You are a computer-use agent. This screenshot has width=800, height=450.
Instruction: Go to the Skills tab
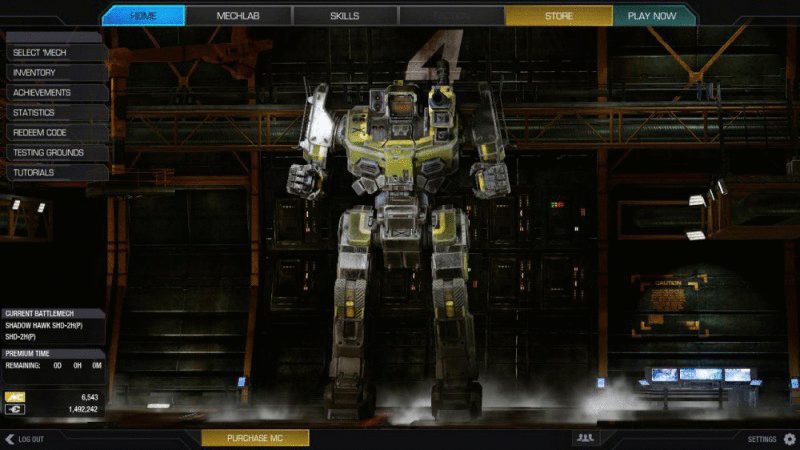point(345,16)
